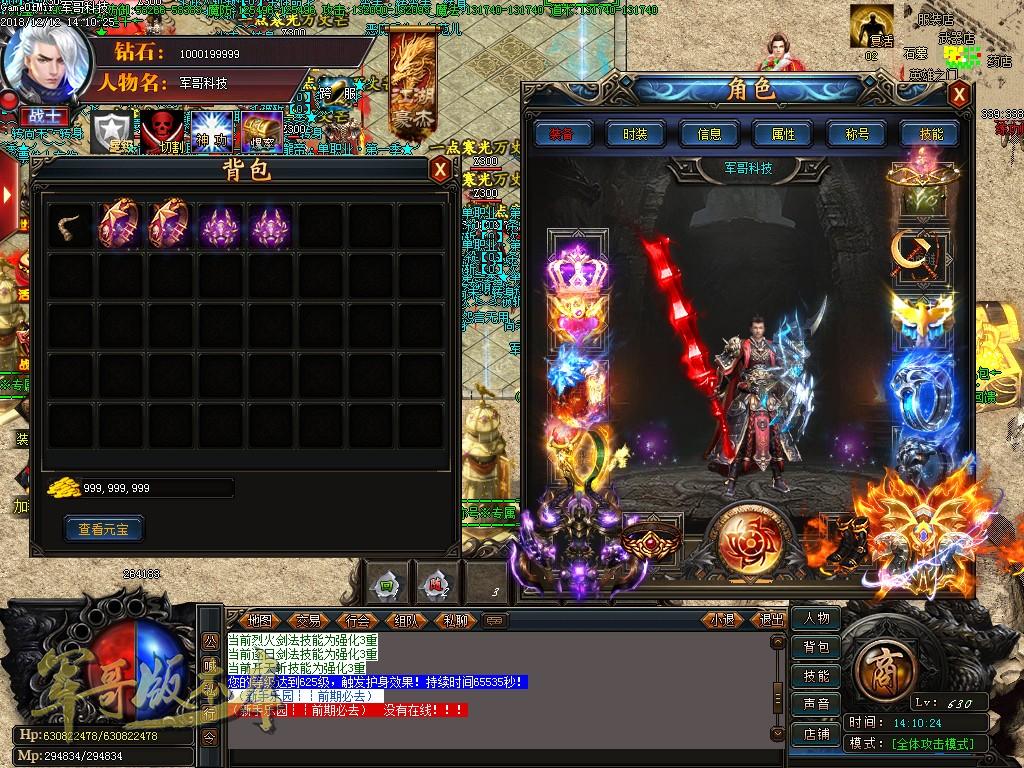Open the 行会 guild button
The width and height of the screenshot is (1024, 768).
click(357, 620)
